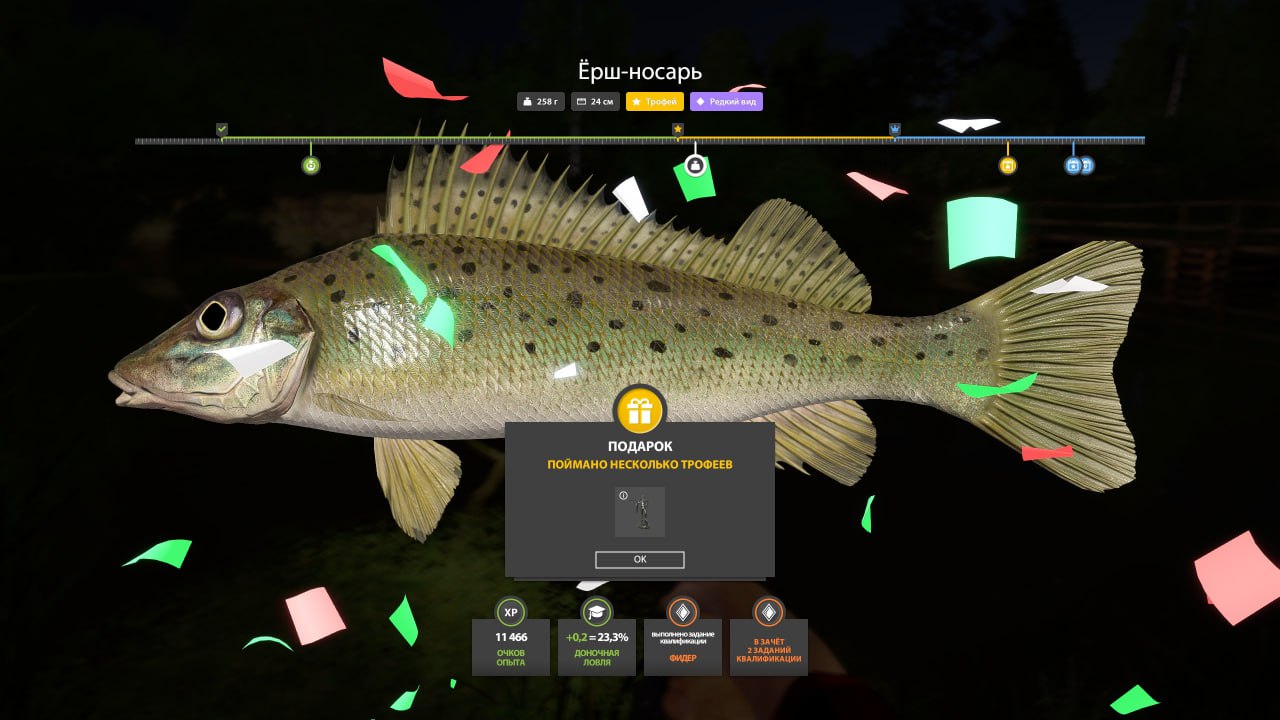Open the Донная ловля skill panel
Image resolution: width=1280 pixels, height=720 pixels.
597,646
